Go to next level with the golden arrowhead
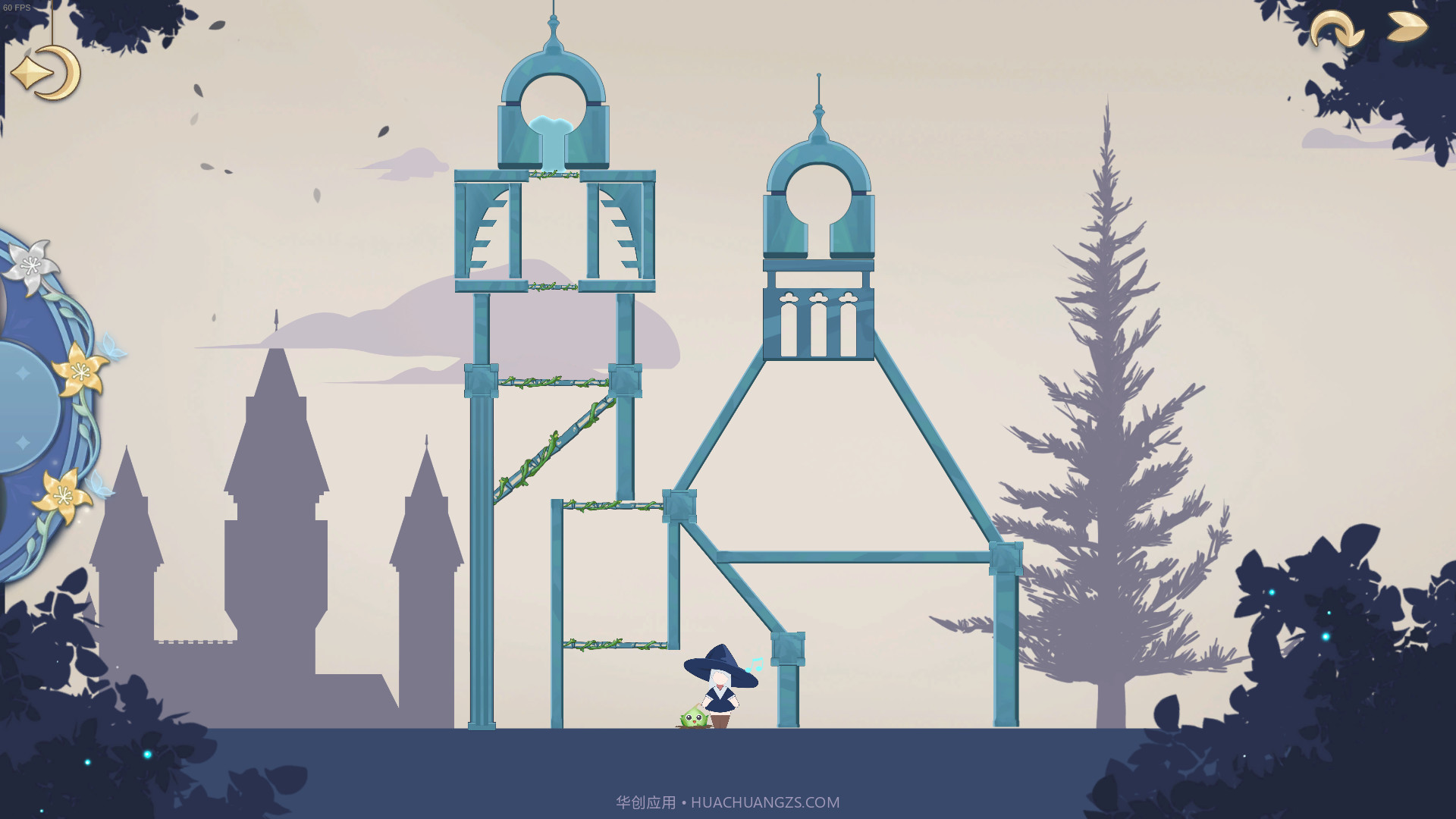 1407,27
